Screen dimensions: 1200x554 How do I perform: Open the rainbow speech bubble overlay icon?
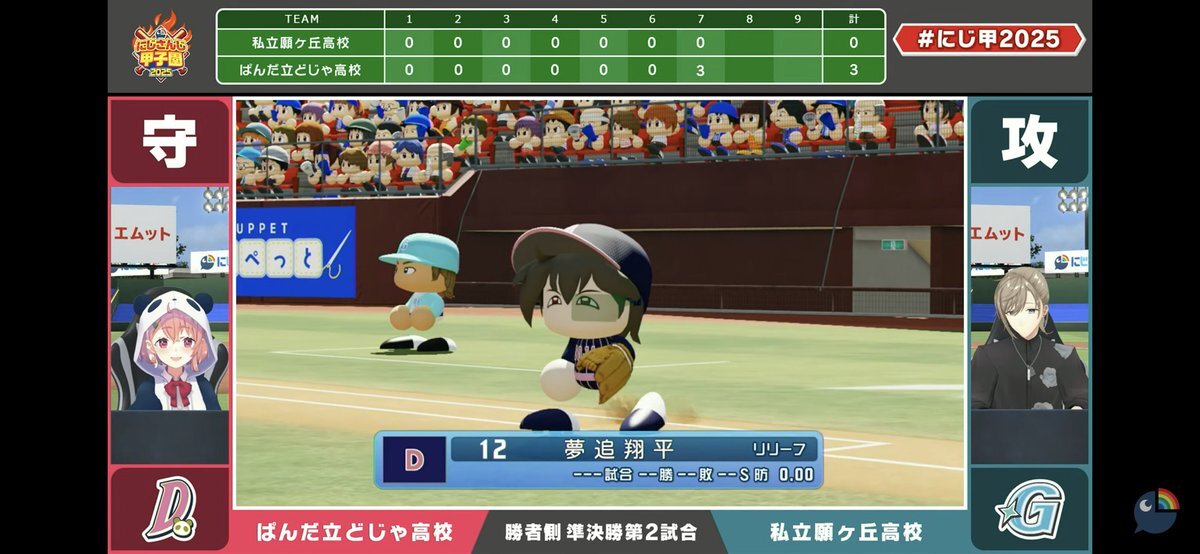pos(1156,510)
